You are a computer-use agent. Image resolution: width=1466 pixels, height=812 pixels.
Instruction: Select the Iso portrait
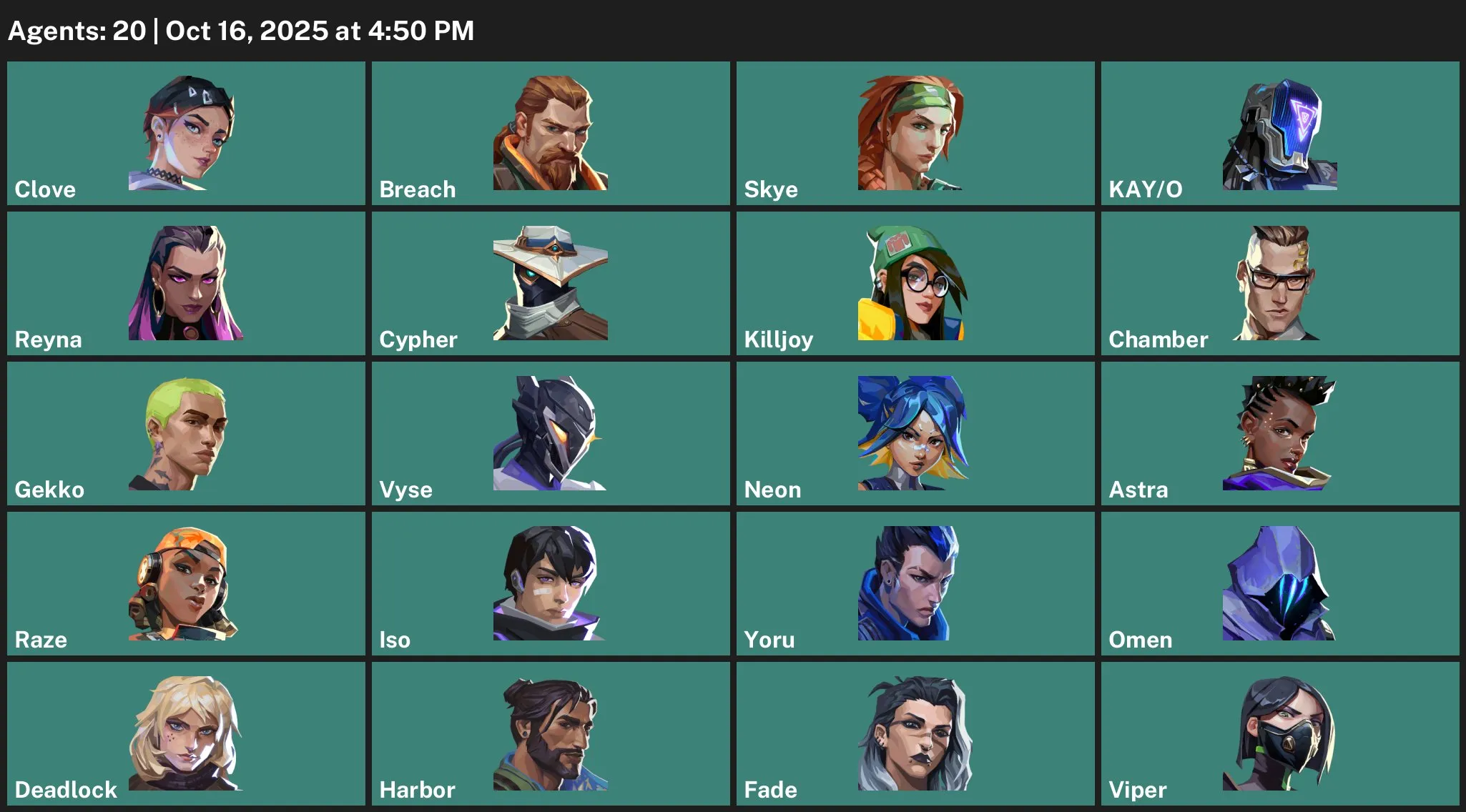click(551, 584)
